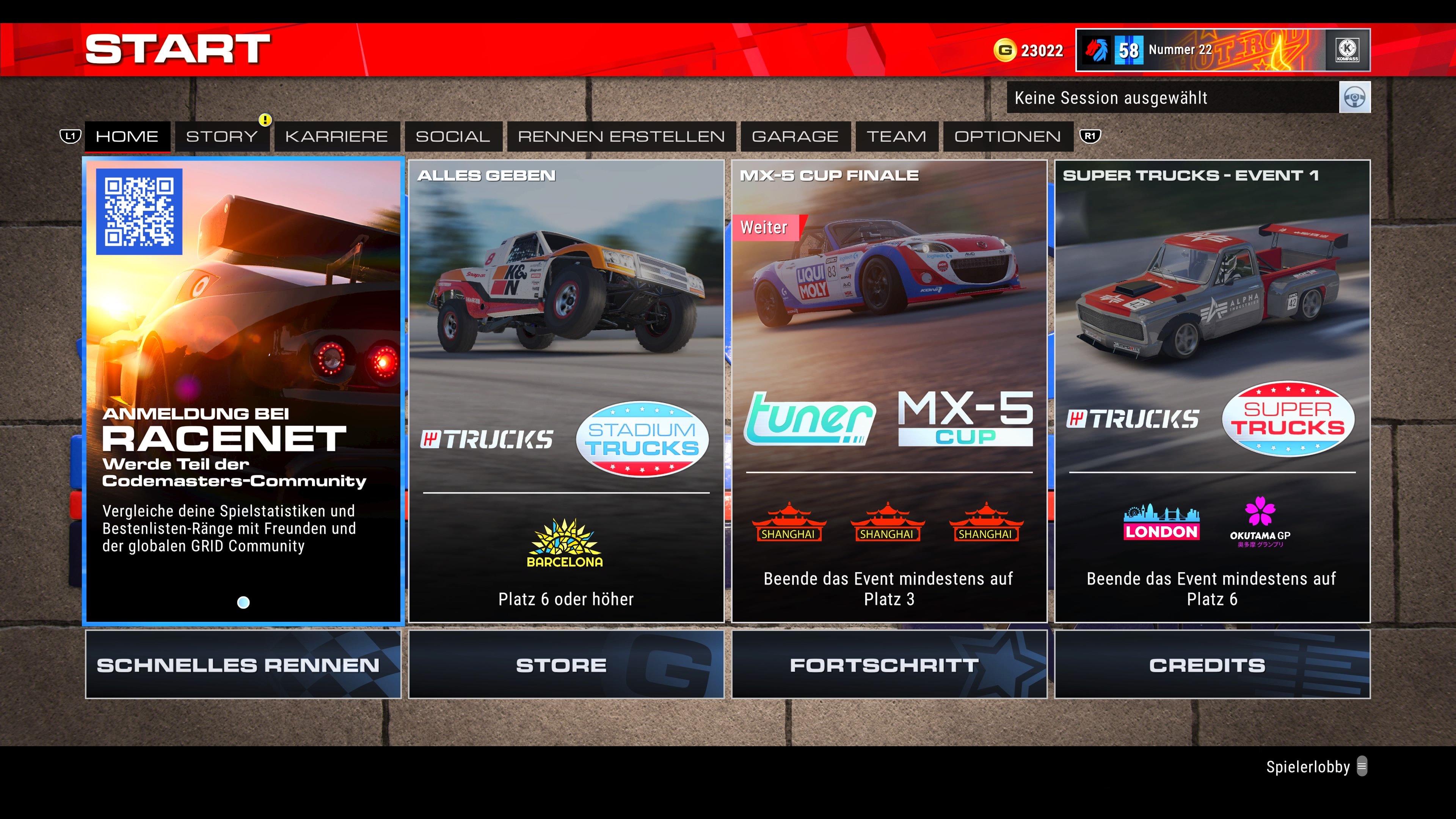Open the GARAGE menu tab
Viewport: 1456px width, 819px height.
click(794, 136)
